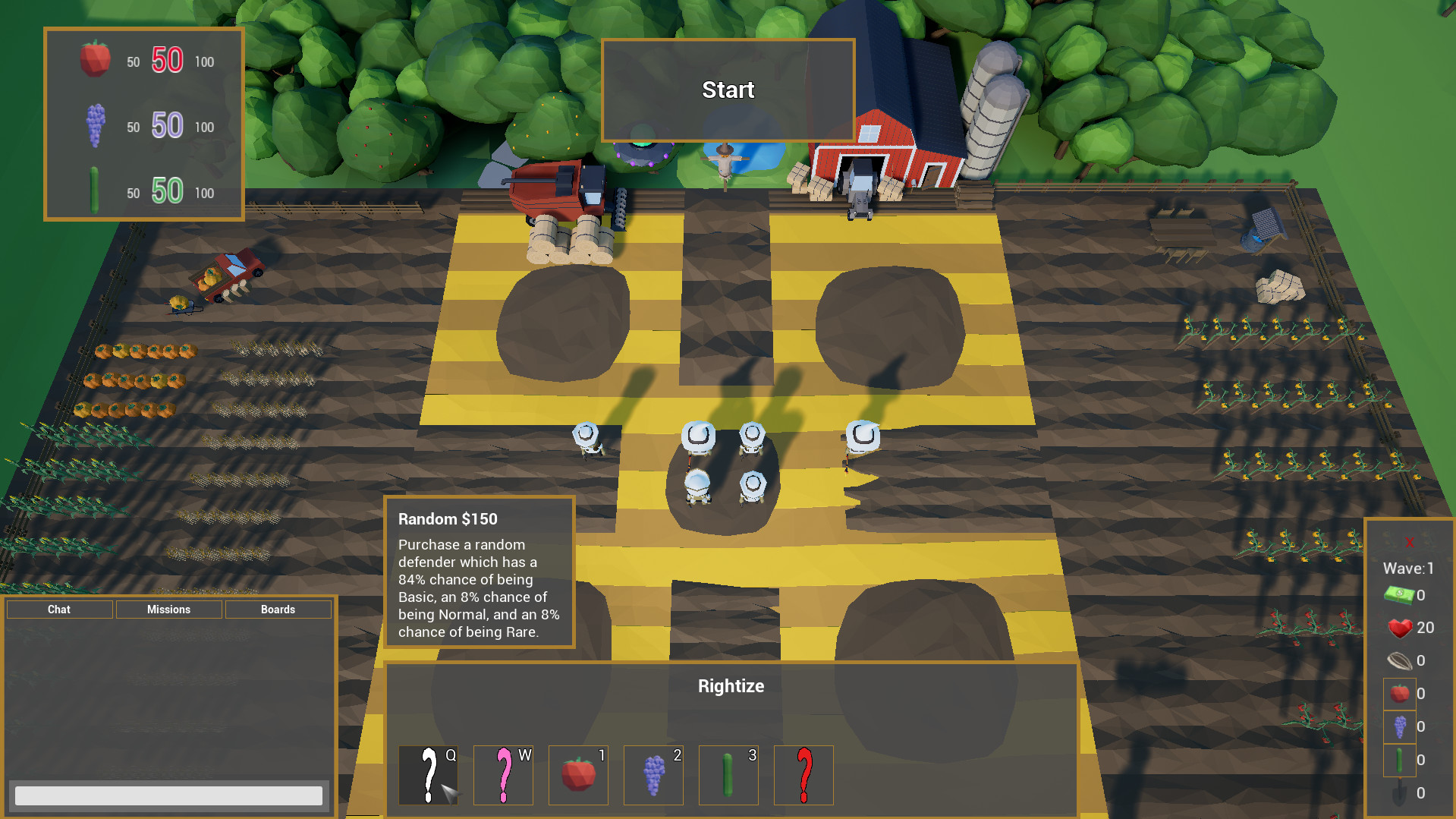Select the tomato counter in the right sidebar
The image size is (1456, 819).
pos(1399,693)
